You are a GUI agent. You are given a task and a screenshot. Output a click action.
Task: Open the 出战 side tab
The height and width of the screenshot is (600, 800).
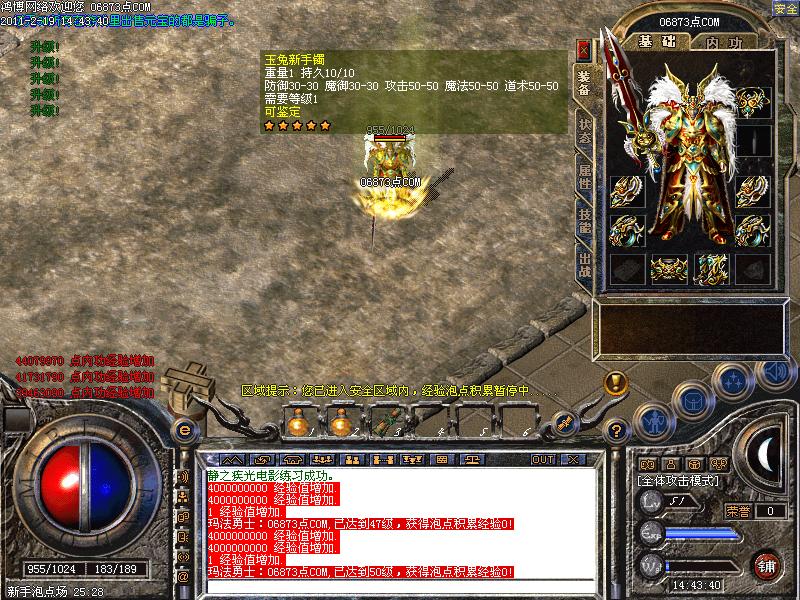[x=585, y=265]
